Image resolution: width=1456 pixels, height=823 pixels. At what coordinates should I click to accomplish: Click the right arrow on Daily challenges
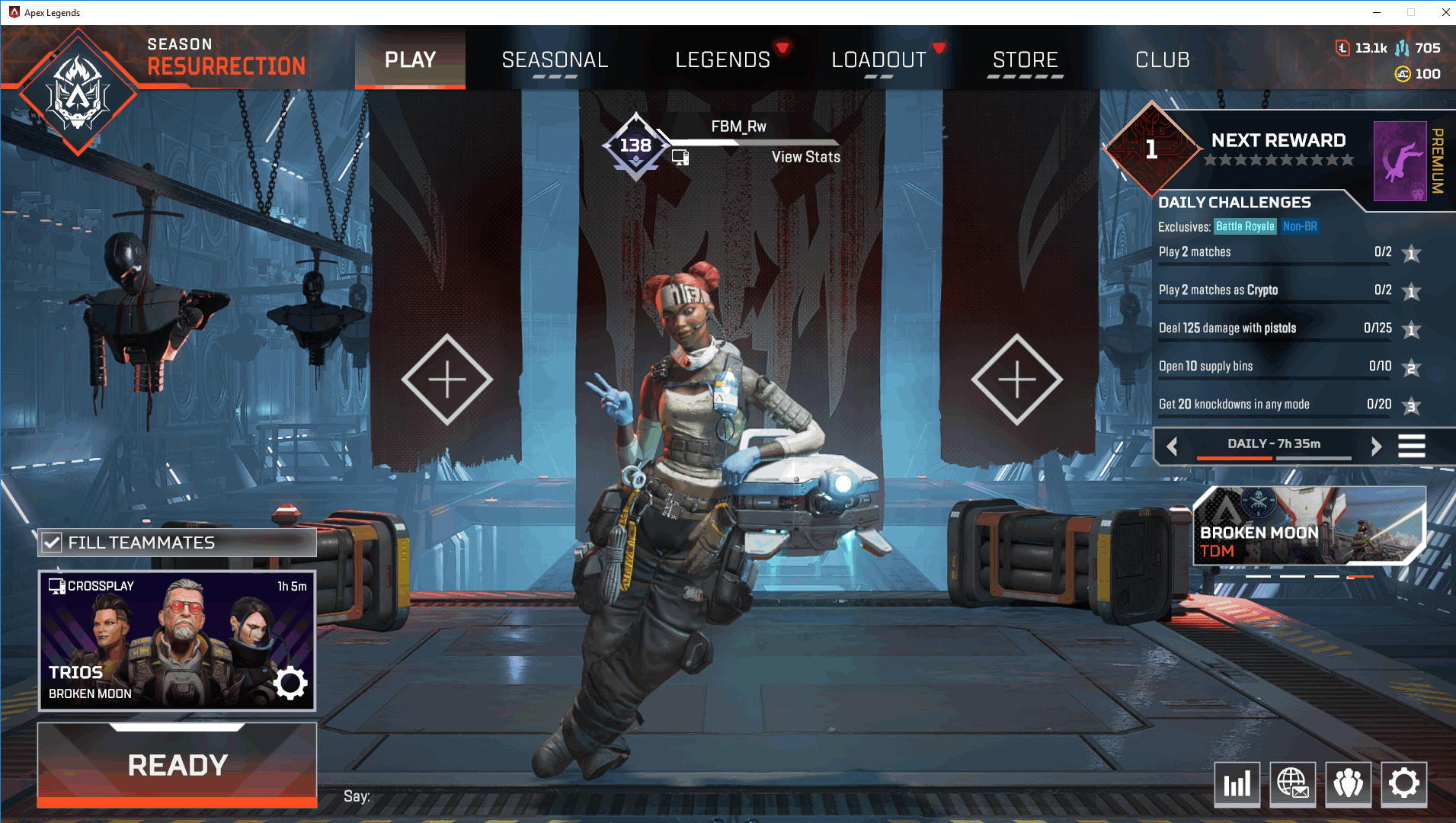point(1378,446)
